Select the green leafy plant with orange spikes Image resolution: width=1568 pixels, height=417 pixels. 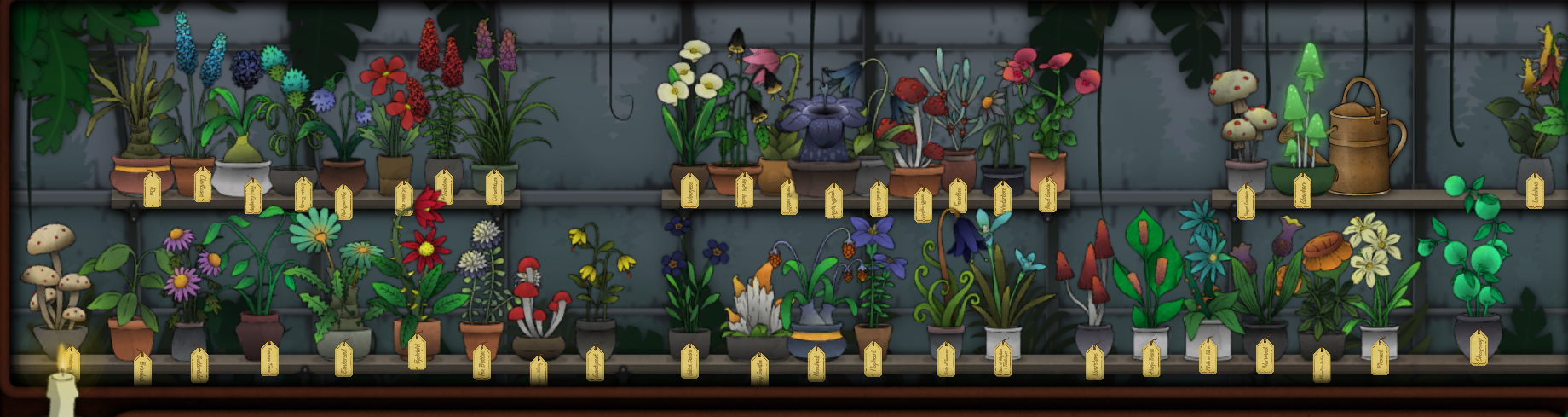point(1150,264)
